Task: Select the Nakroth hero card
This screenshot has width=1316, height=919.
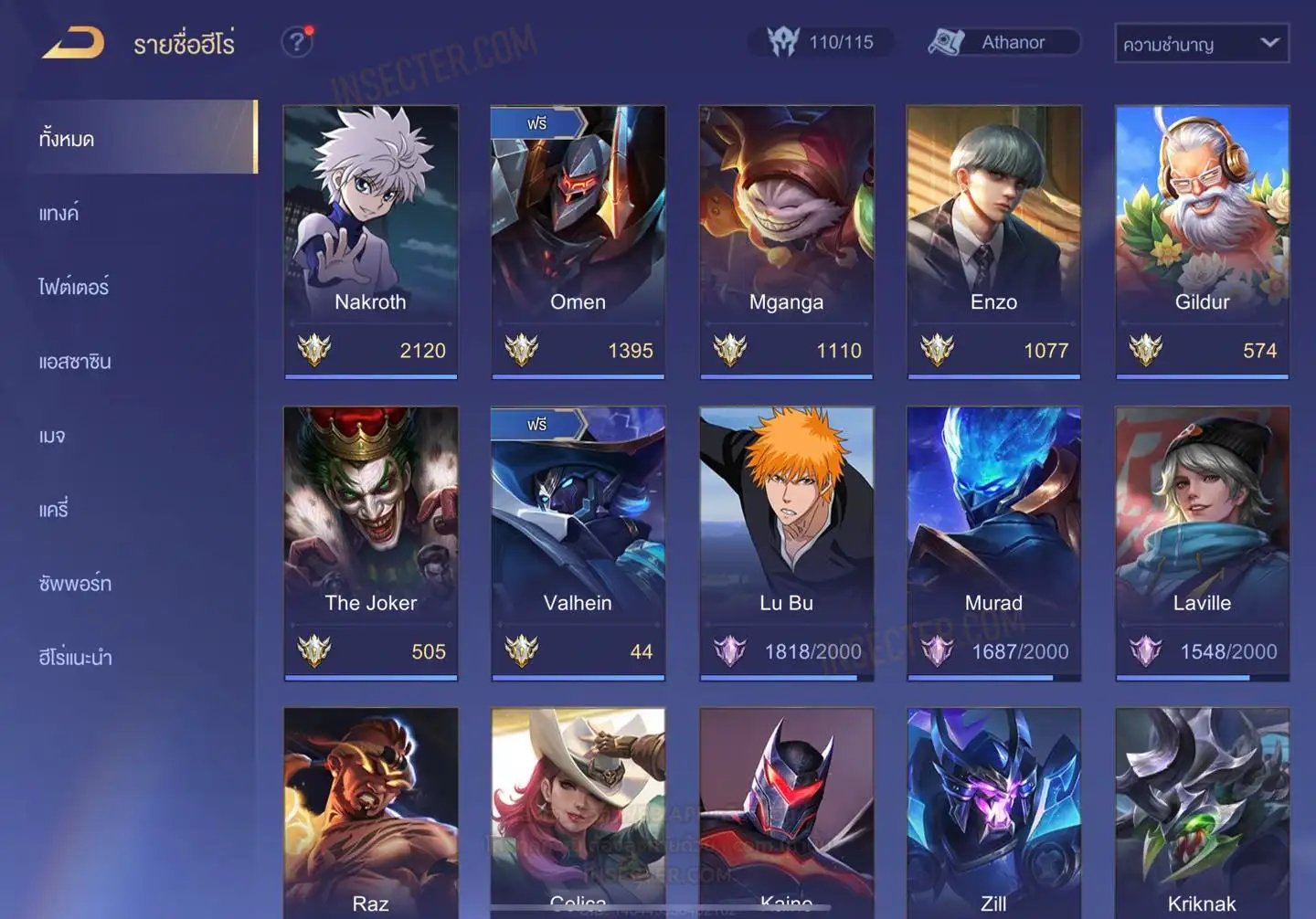Action: coord(370,241)
